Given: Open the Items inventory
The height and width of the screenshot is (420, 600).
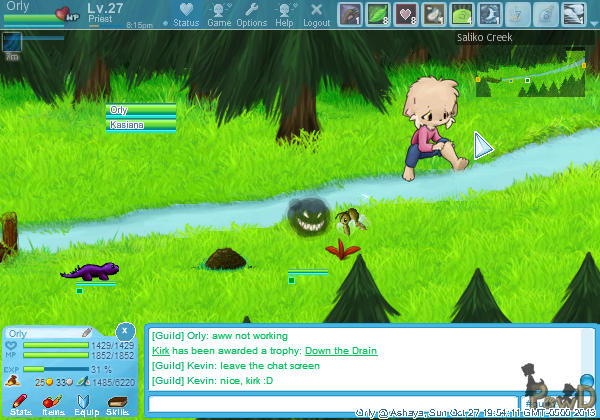Looking at the screenshot, I should 53,403.
